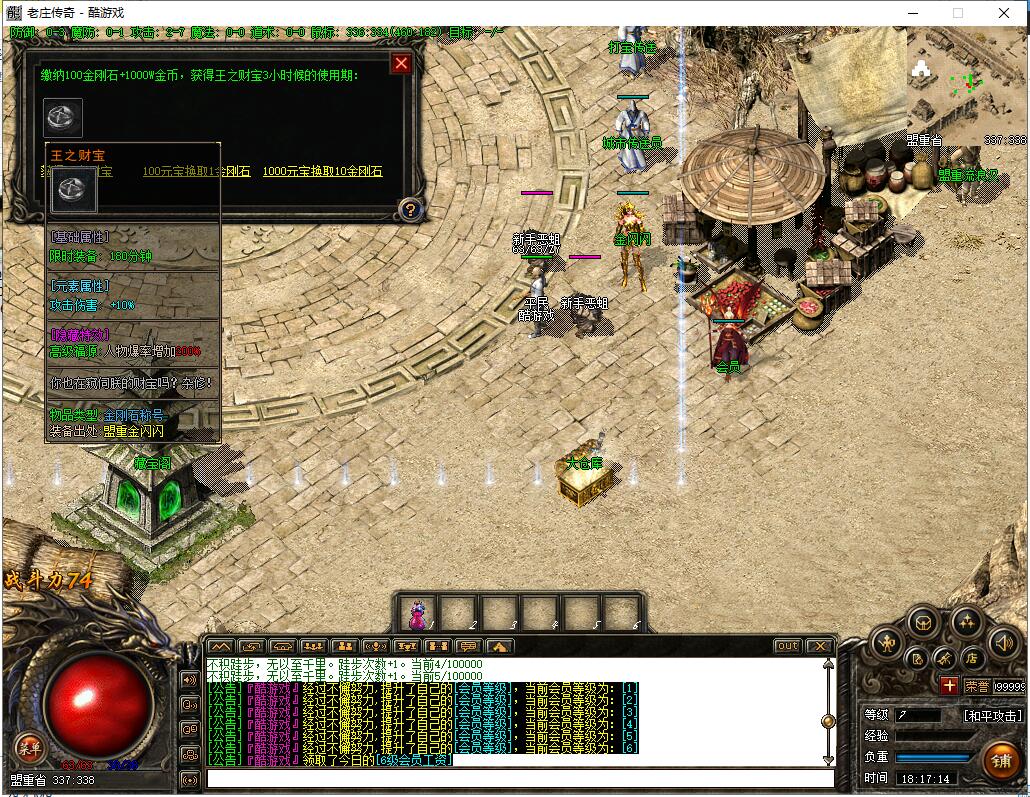Open the character equipment round icon
1030x797 pixels.
click(887, 644)
